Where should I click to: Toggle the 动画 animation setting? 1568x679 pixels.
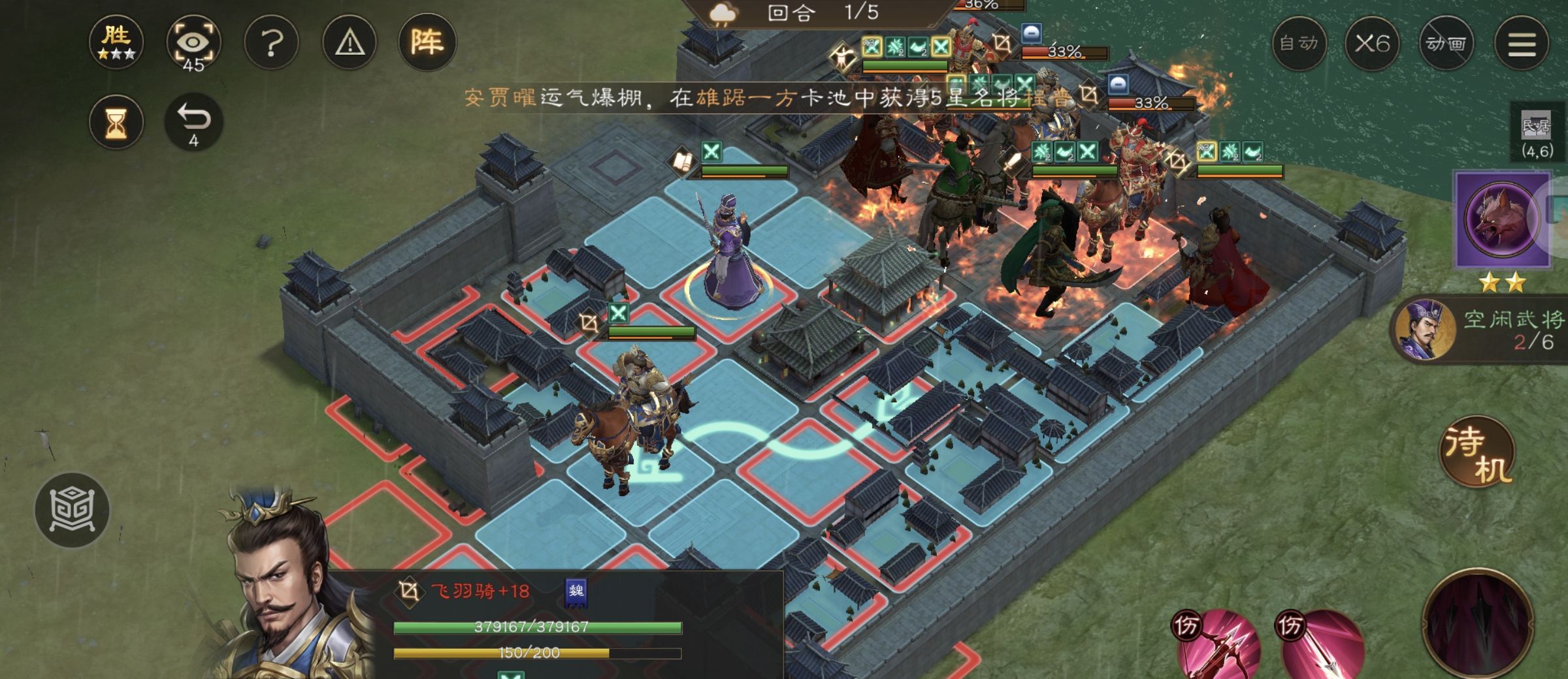1446,44
